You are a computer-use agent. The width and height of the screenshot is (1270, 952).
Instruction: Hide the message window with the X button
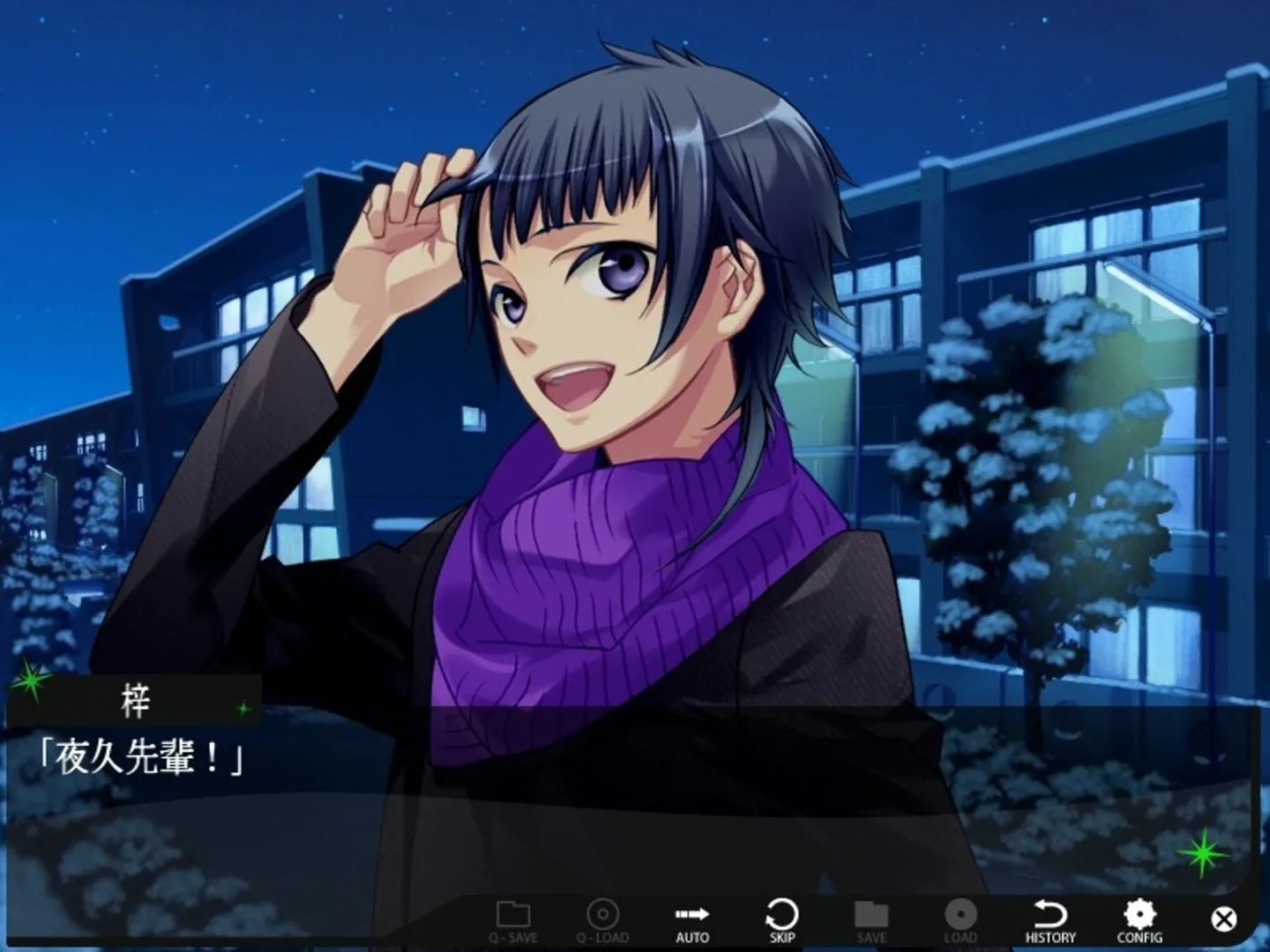tap(1222, 919)
